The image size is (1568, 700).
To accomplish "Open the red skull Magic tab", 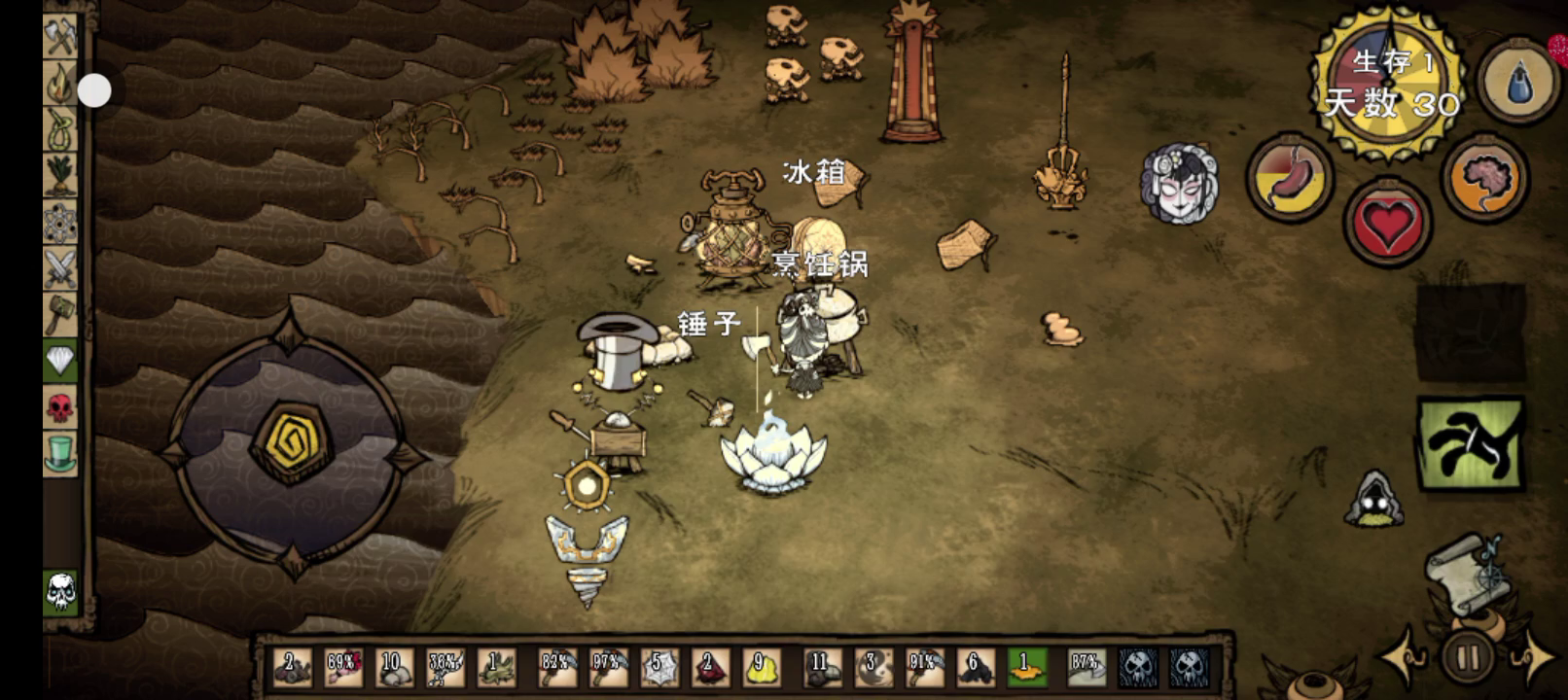I will (60, 408).
